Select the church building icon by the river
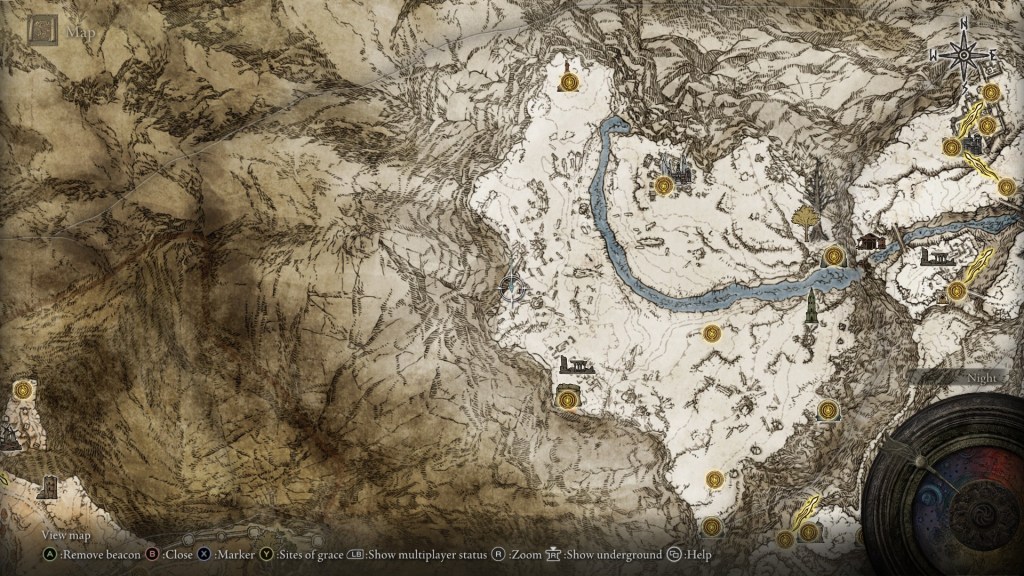Viewport: 1024px width, 576px height. [x=868, y=240]
